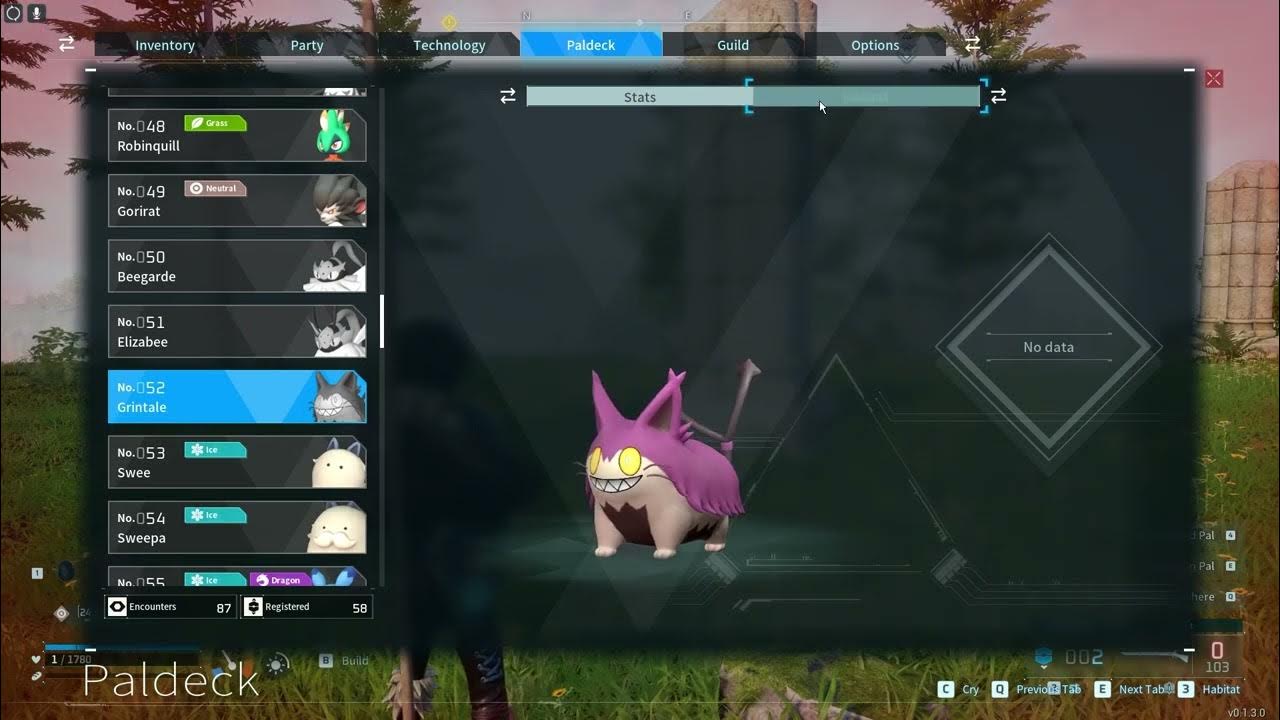Screen dimensions: 1280x720
Task: Click the Neutral type badge on Gorirat
Action: pyautogui.click(x=216, y=187)
